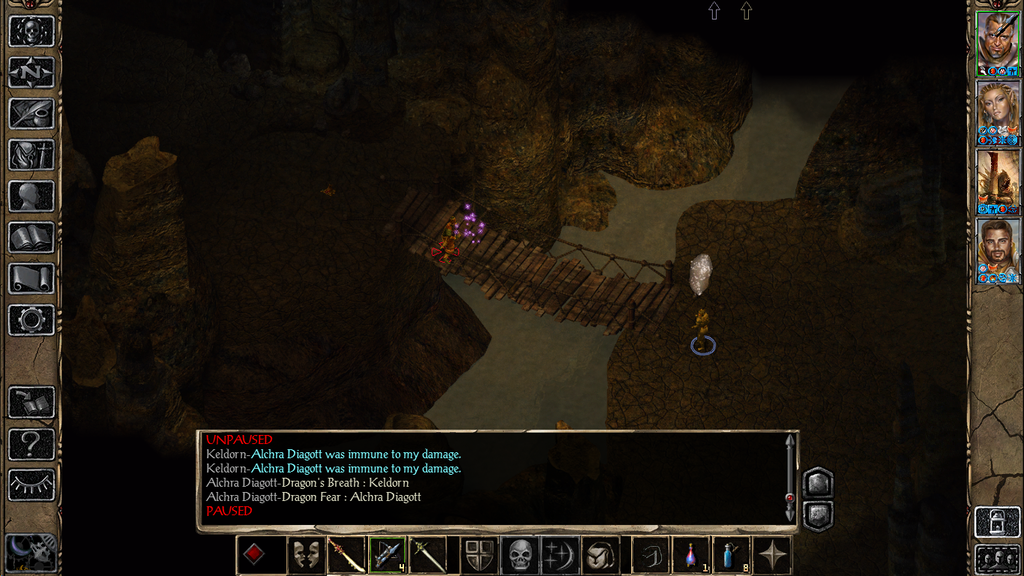
Task: Open the mage spellbook with the book icon
Action: 31,237
